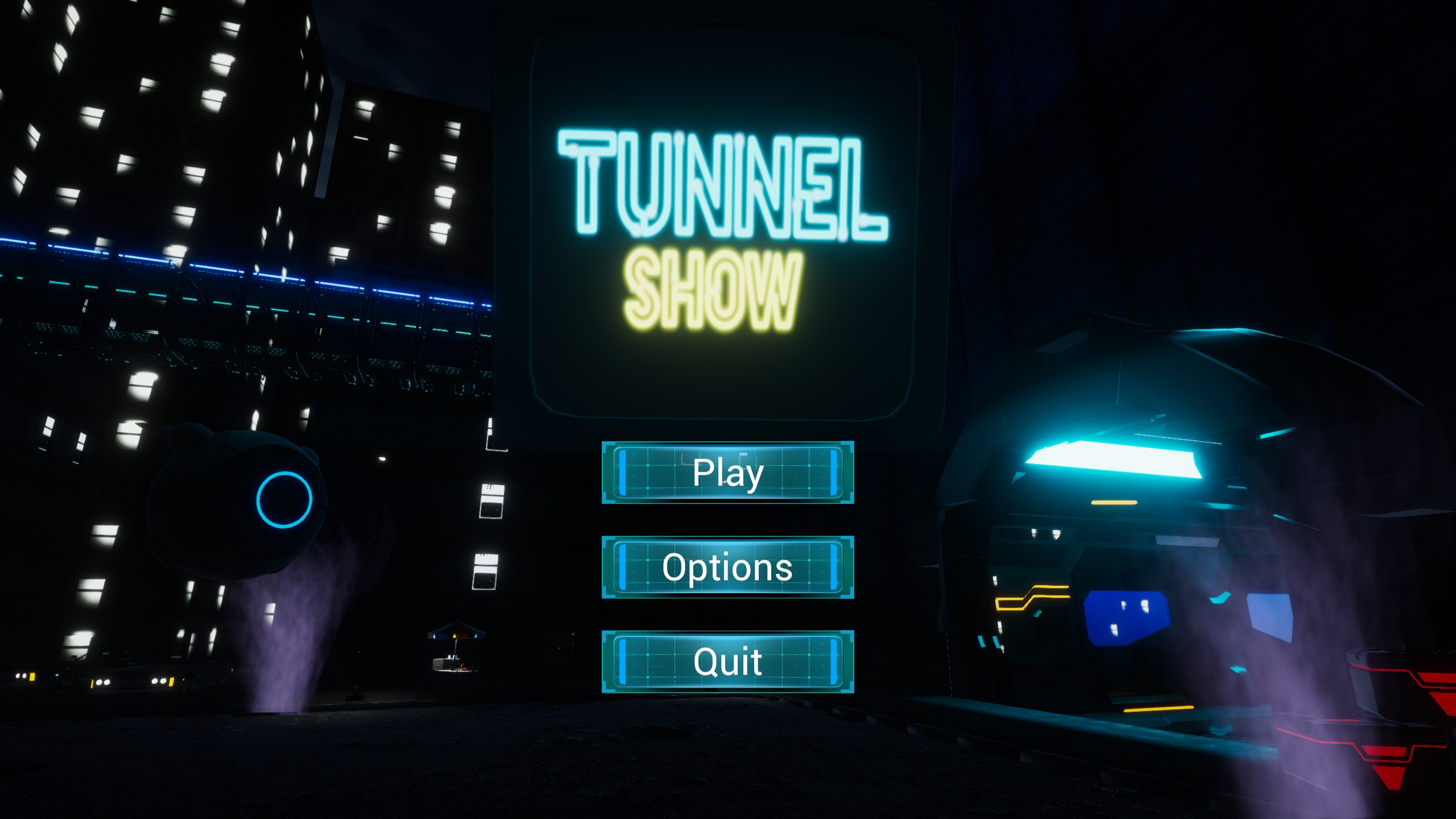Screen dimensions: 1456x819
Task: Start the game with the Play button
Action: [727, 472]
